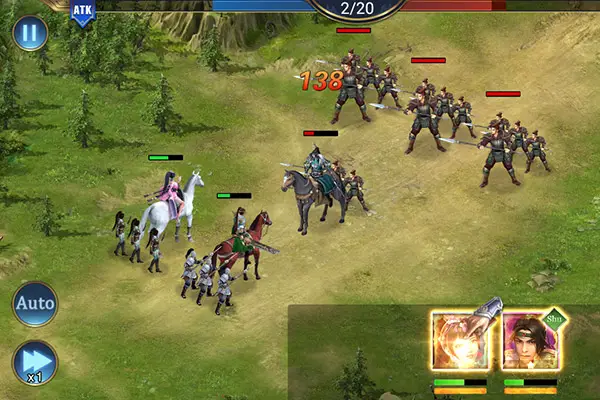Toggle Auto battle mode
The height and width of the screenshot is (400, 600).
coord(34,303)
